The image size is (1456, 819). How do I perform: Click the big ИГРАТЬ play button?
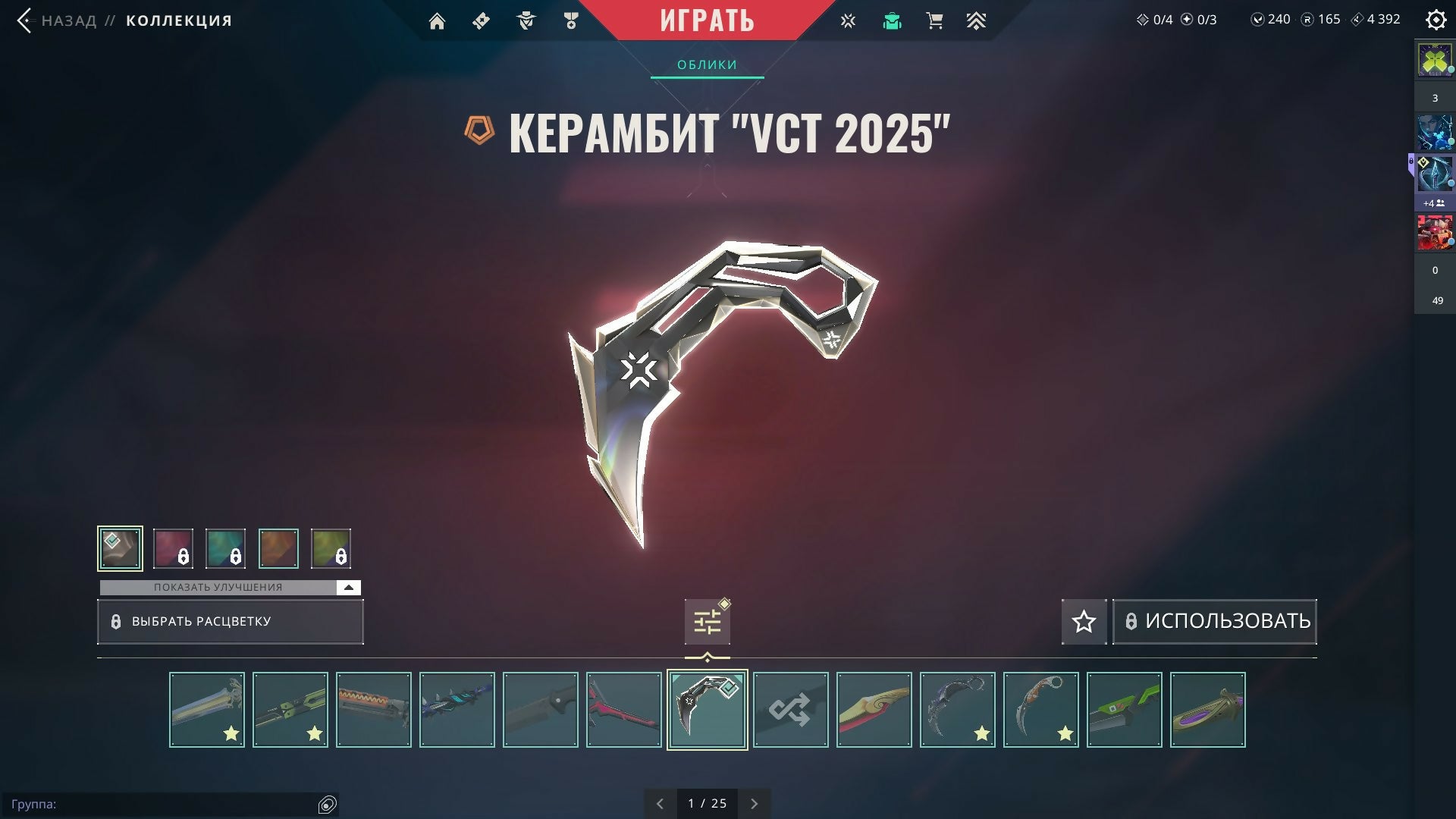pyautogui.click(x=707, y=20)
